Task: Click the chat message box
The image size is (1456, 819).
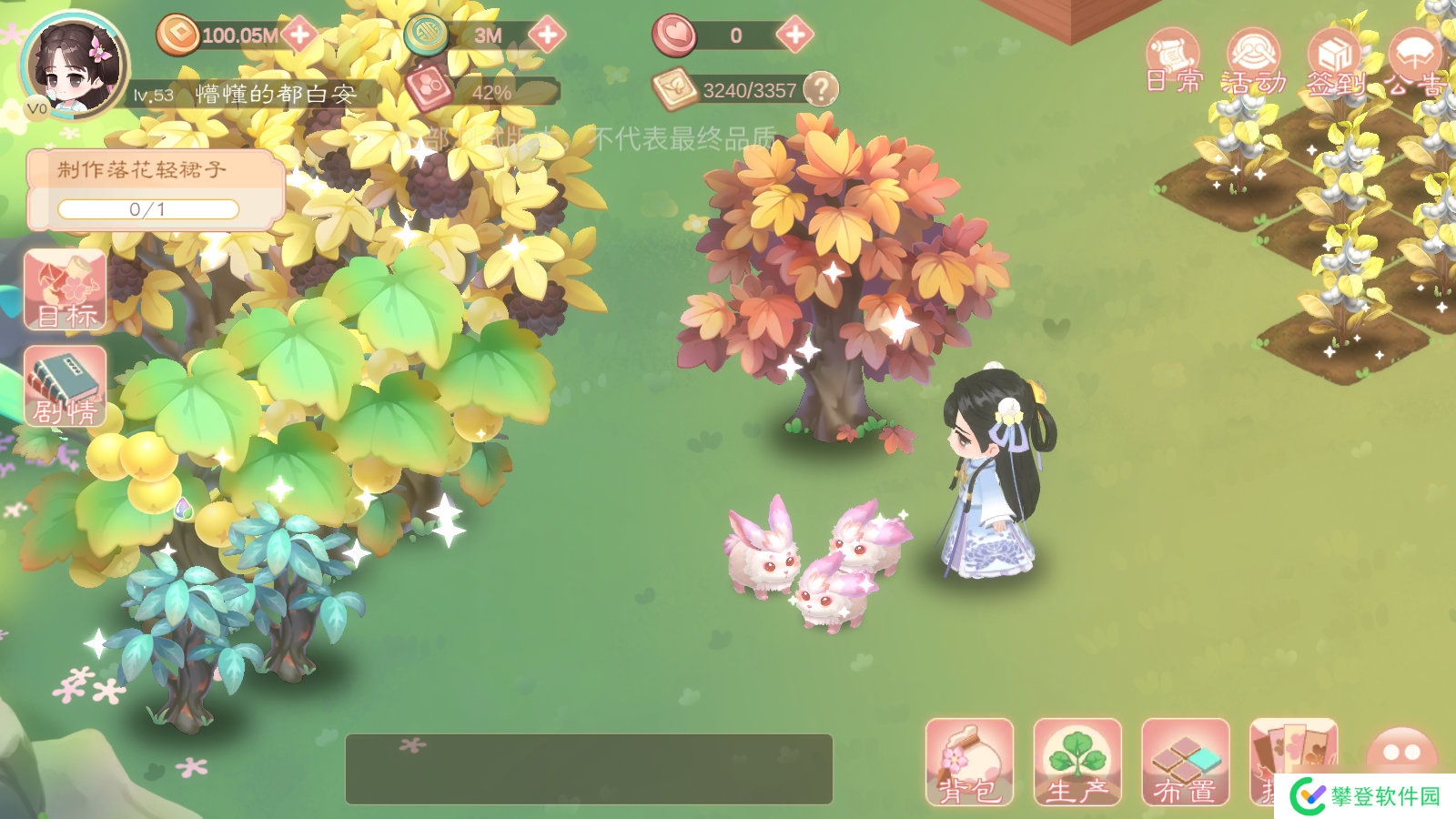Action: [x=589, y=769]
